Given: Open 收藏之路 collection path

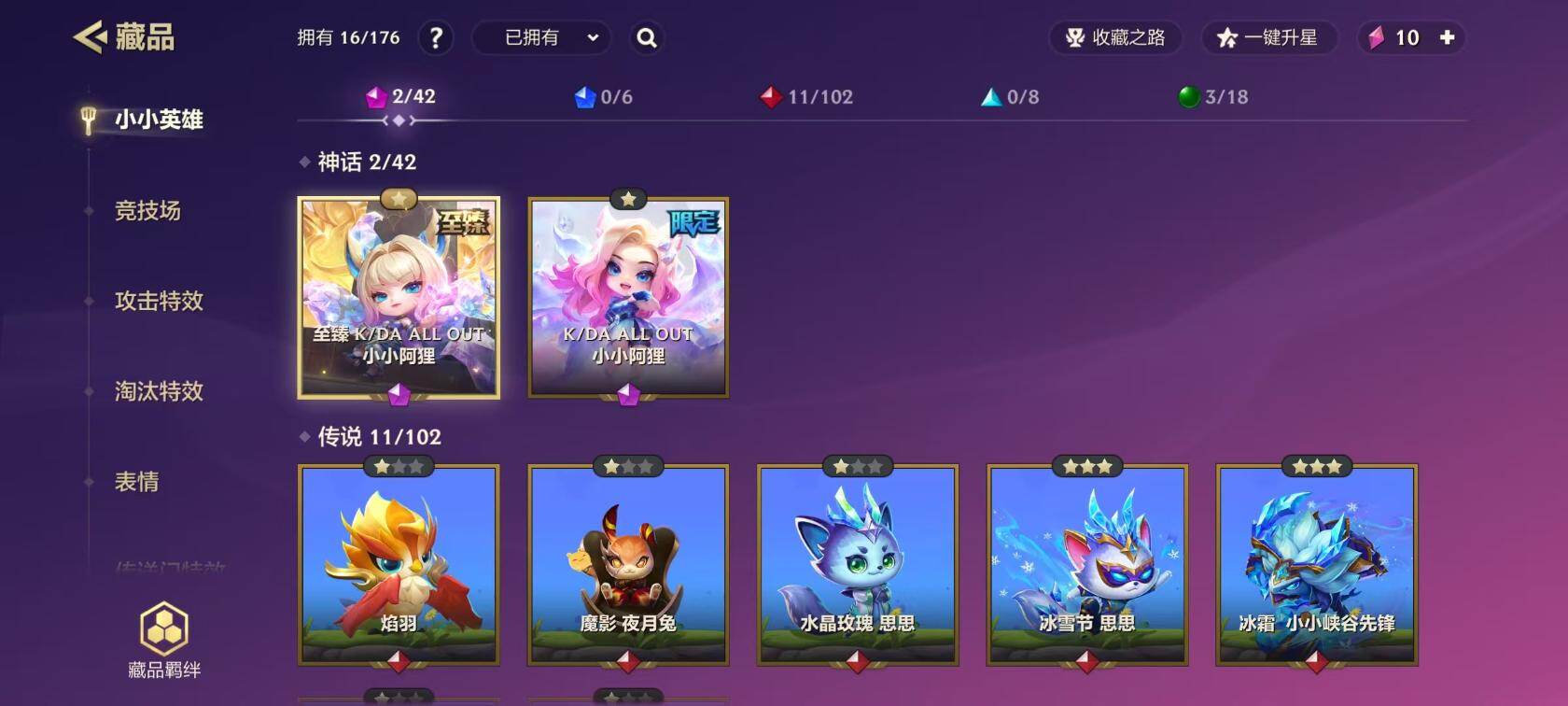Looking at the screenshot, I should pyautogui.click(x=1116, y=38).
